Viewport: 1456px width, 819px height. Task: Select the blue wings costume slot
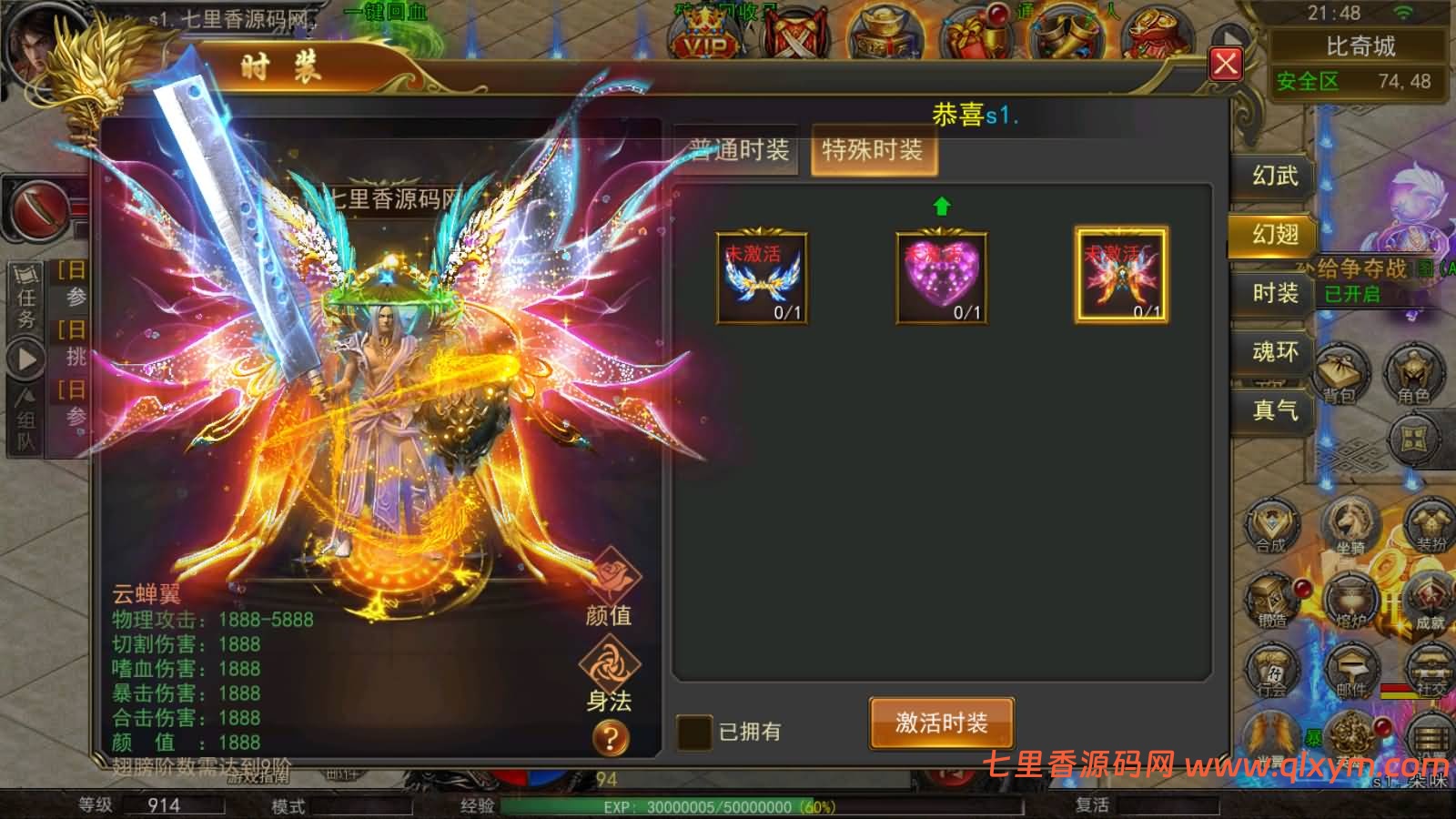pyautogui.click(x=763, y=278)
